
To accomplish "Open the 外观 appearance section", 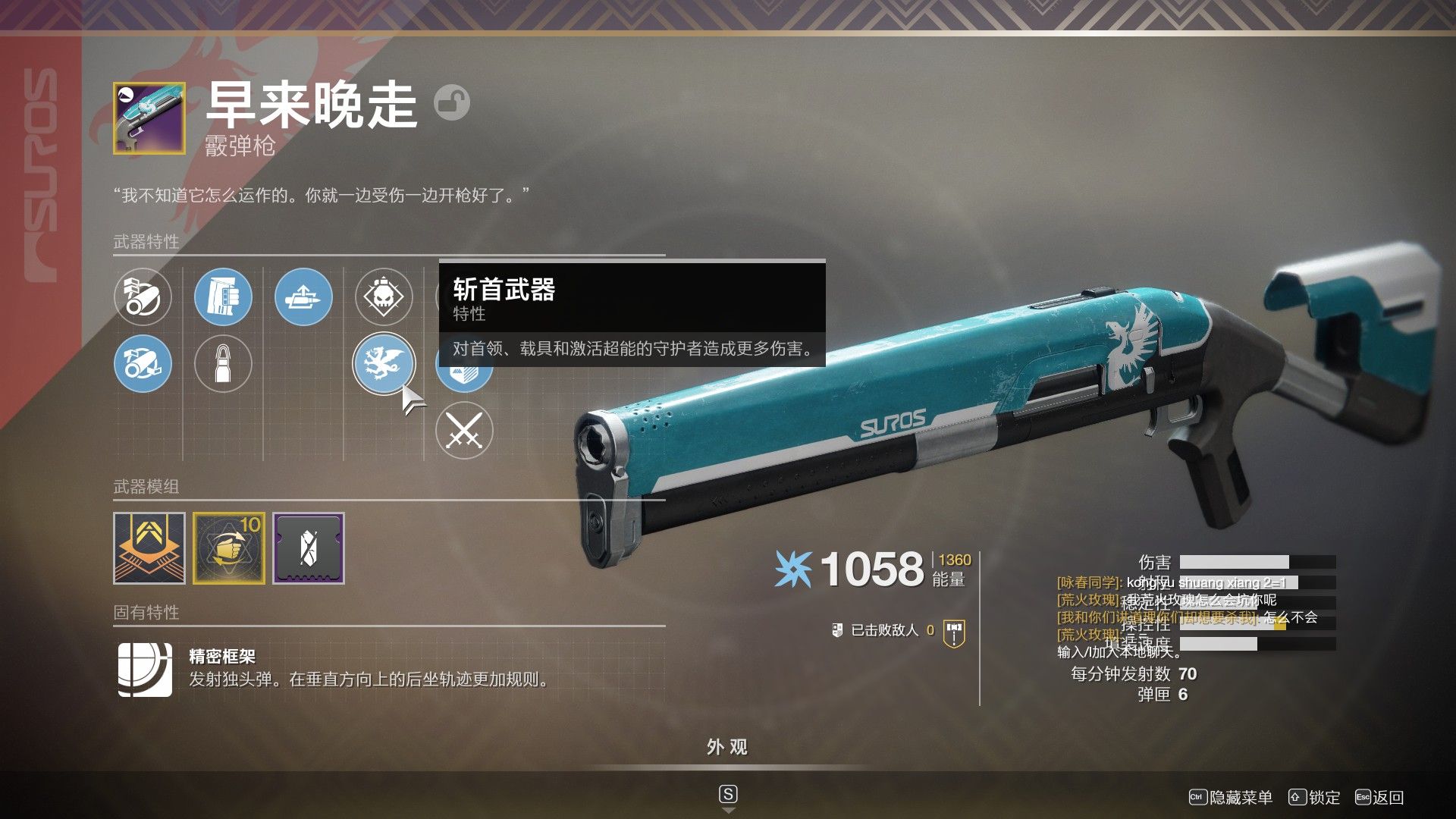I will click(727, 748).
